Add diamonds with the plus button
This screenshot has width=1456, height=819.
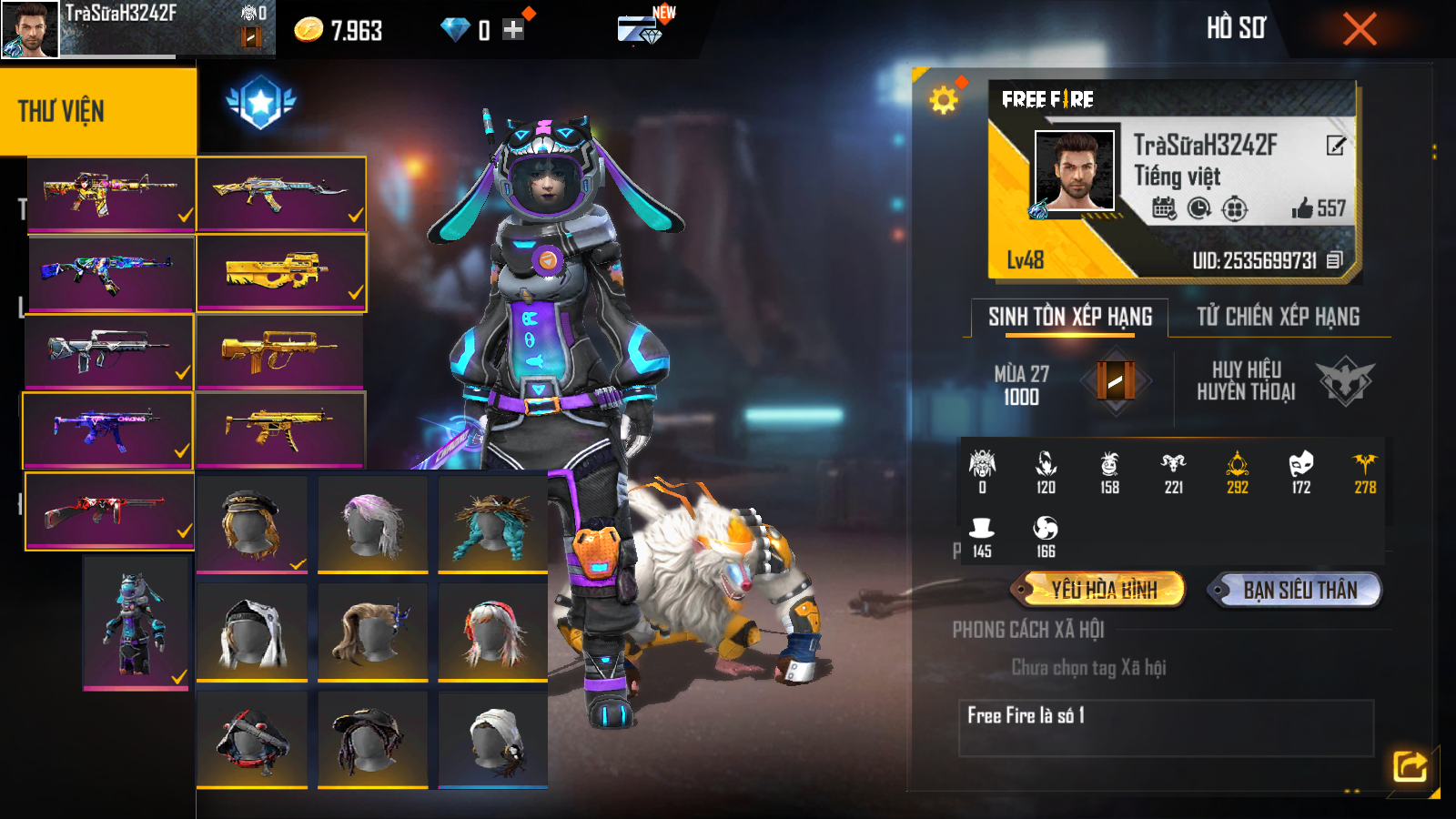[513, 30]
